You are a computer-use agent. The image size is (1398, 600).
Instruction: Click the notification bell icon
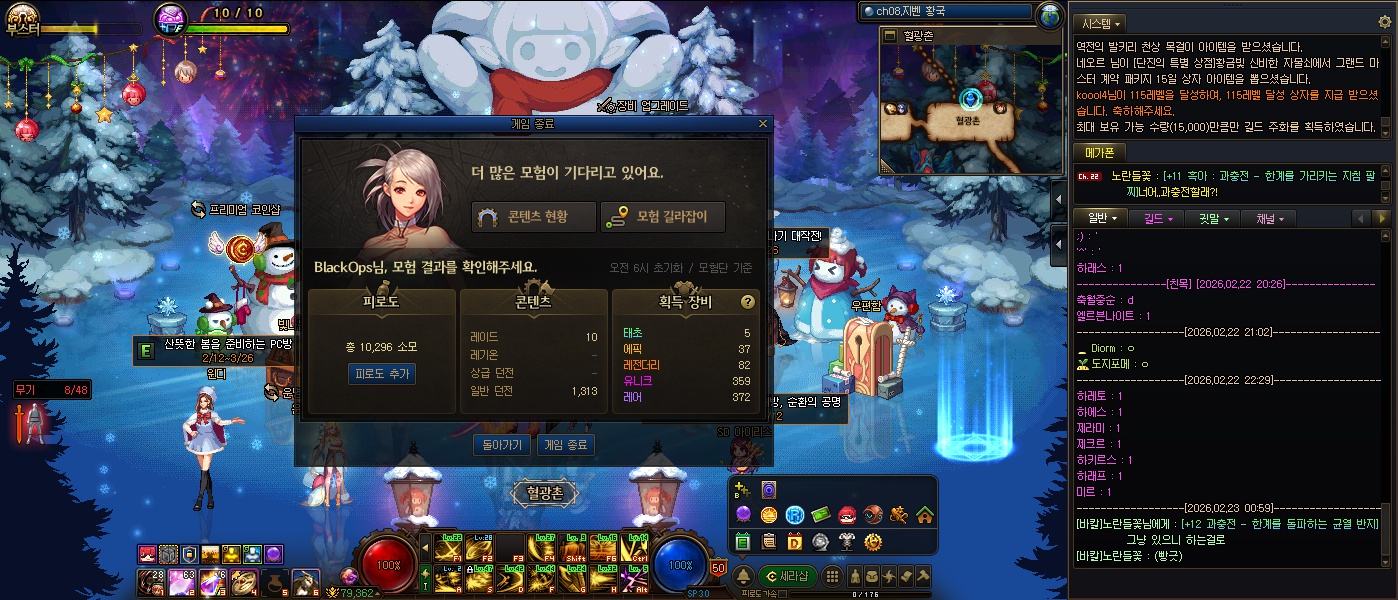[743, 576]
